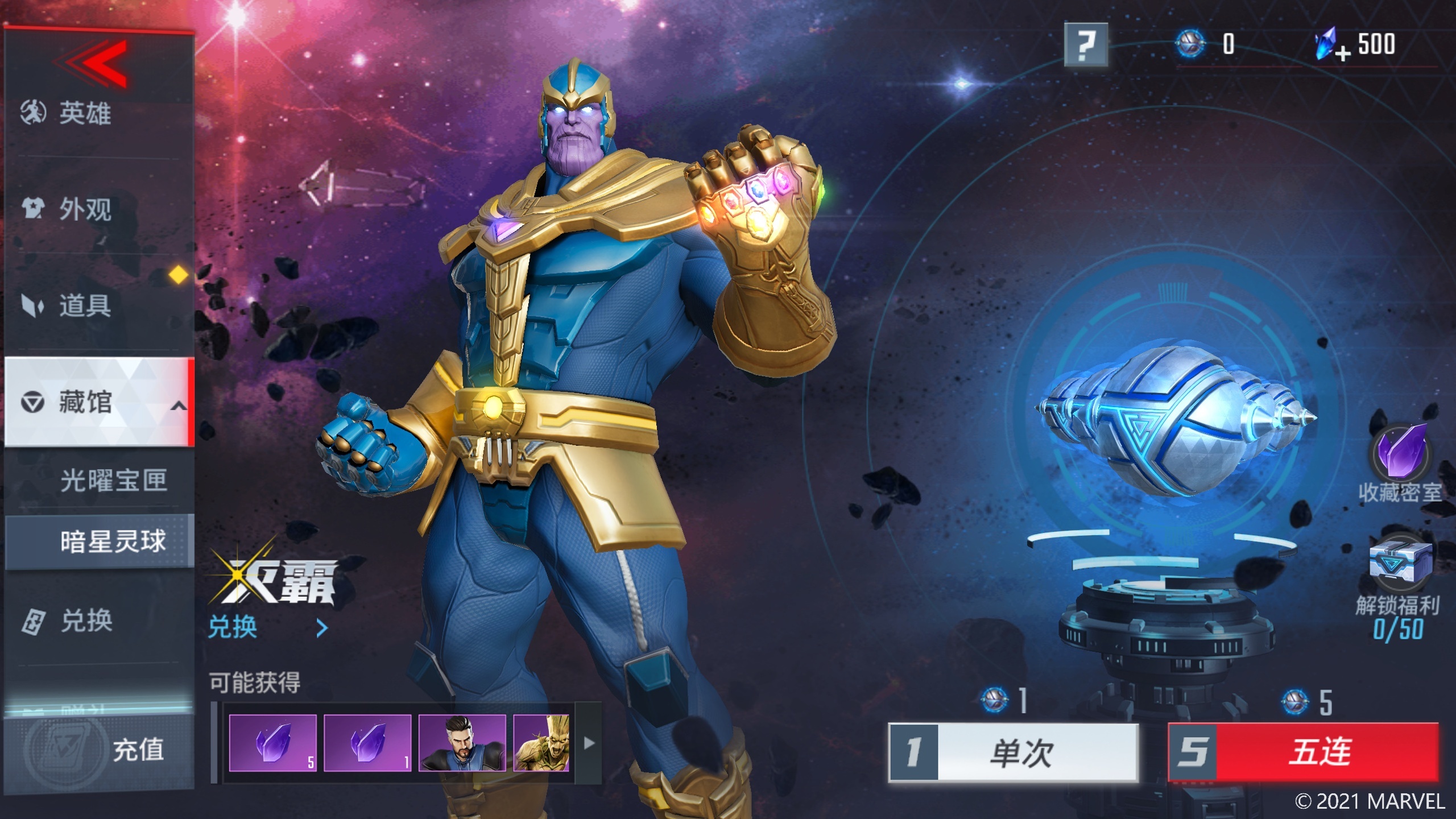Open the 英雄 heroes menu
This screenshot has width=1456, height=819.
coord(85,113)
